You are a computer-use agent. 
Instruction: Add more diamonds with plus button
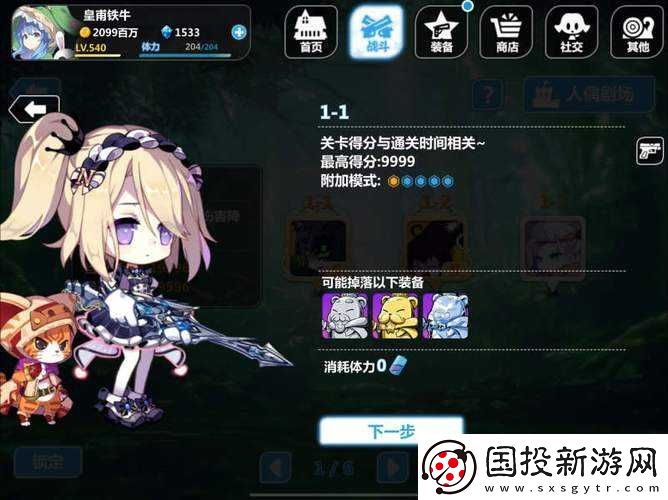click(x=238, y=32)
